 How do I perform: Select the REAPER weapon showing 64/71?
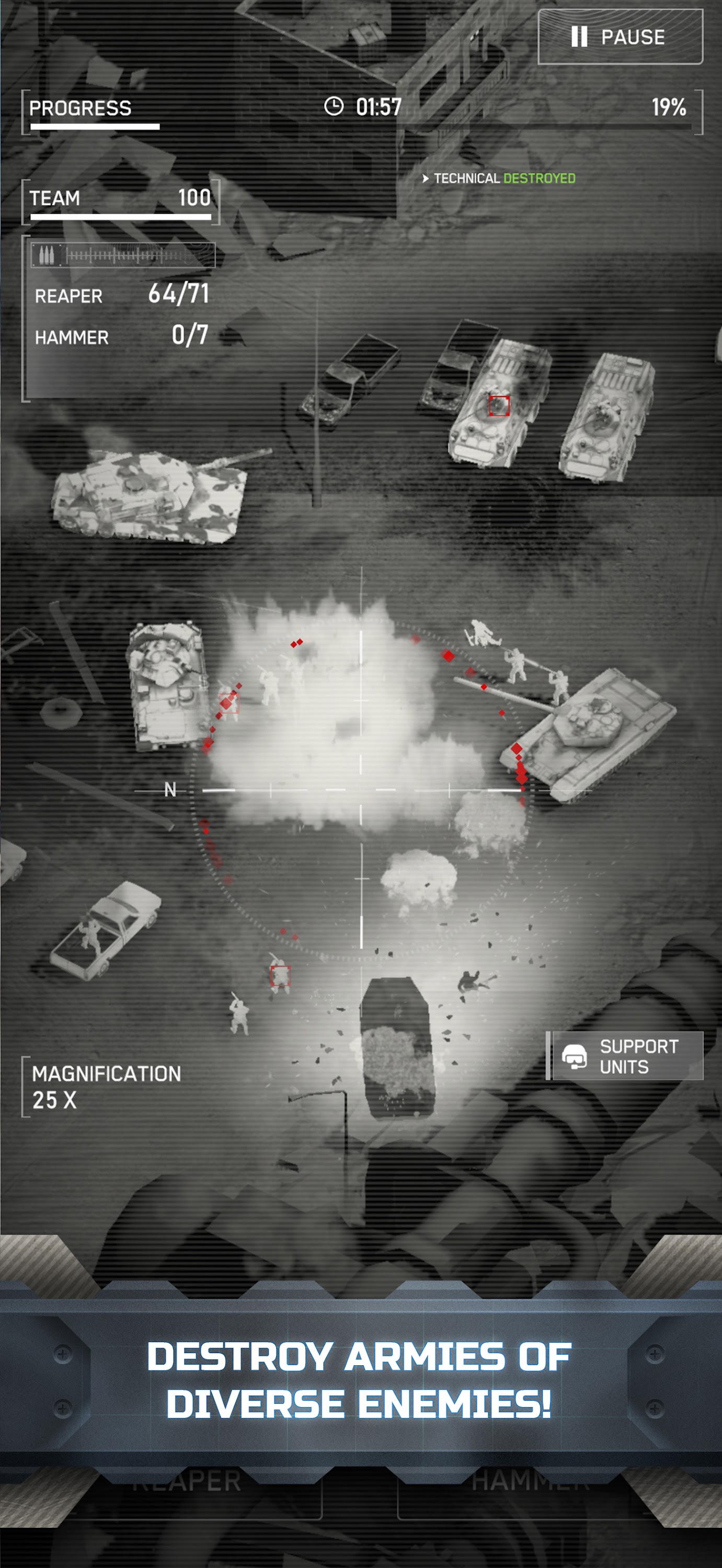tap(122, 295)
